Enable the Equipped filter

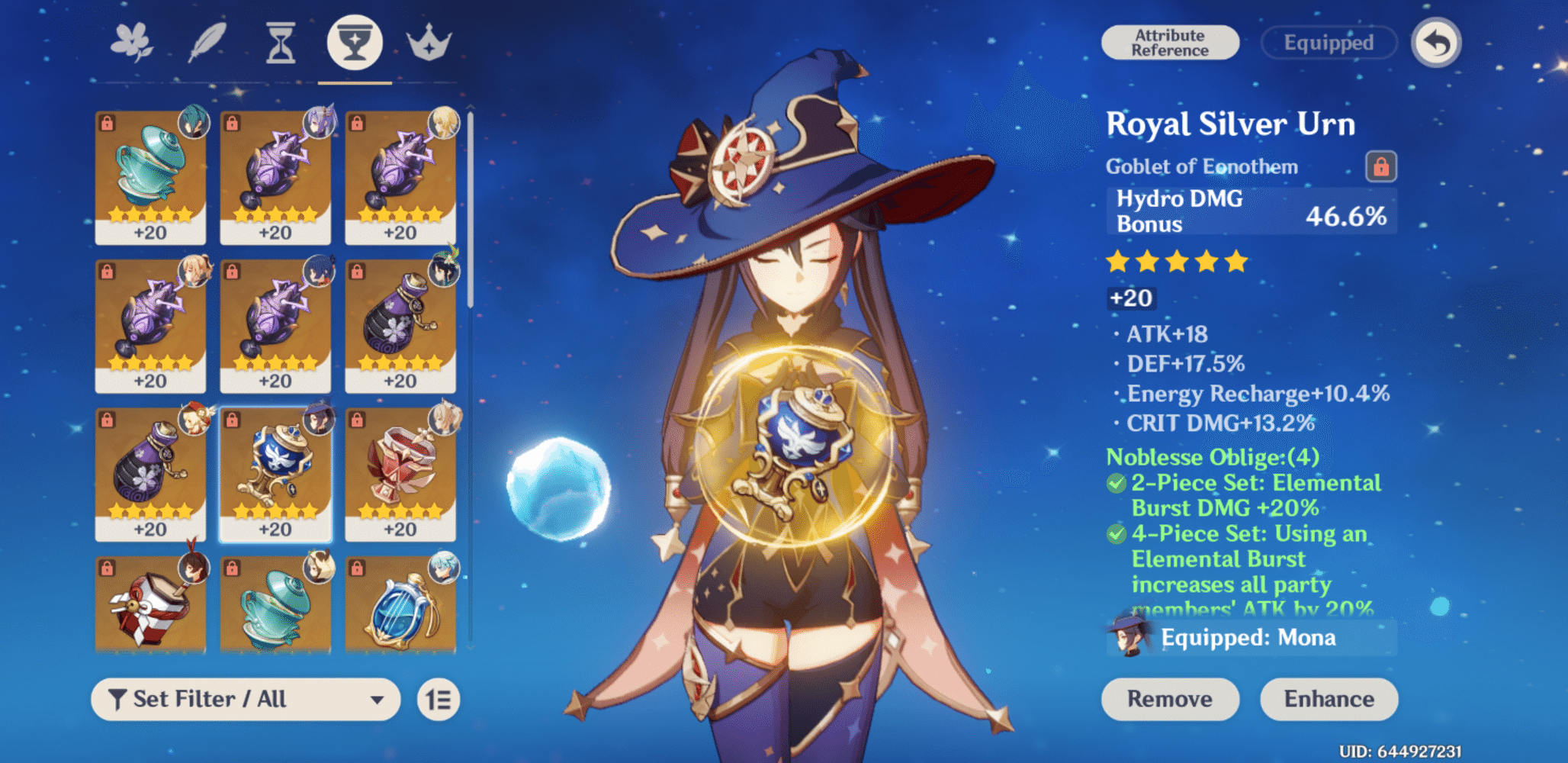1329,43
